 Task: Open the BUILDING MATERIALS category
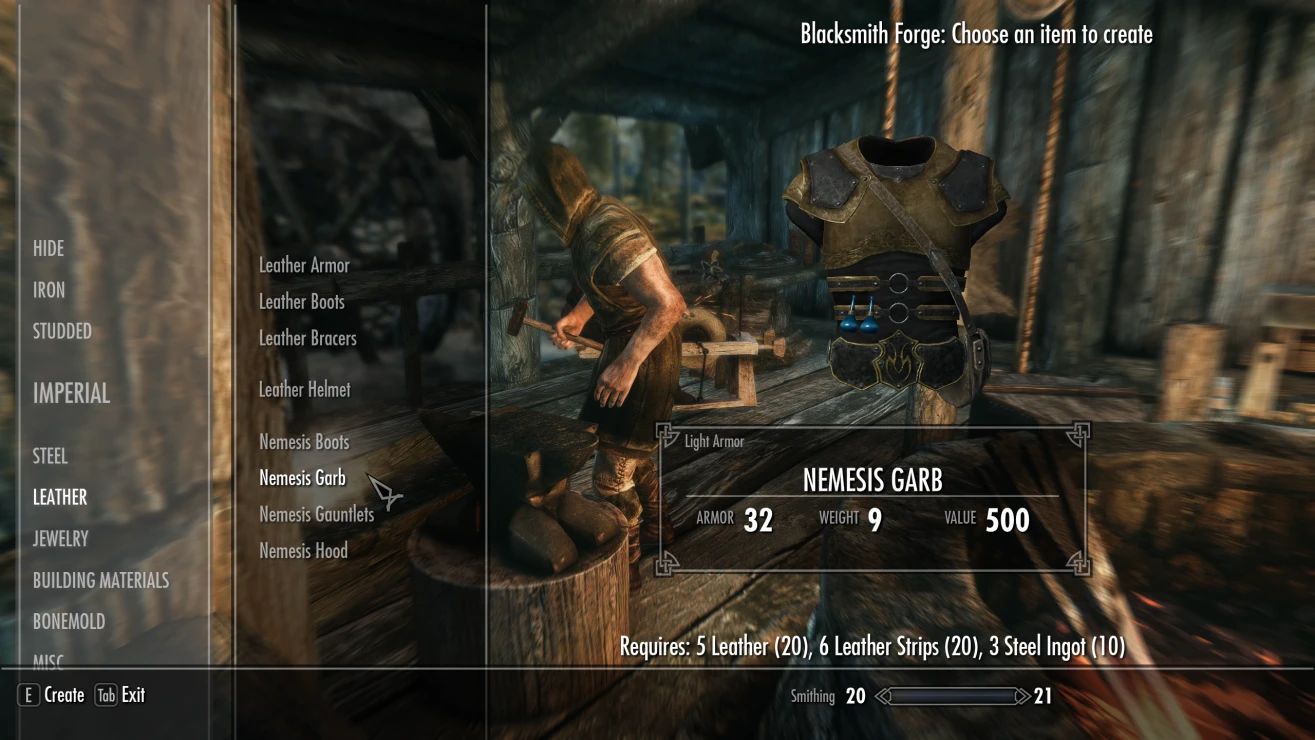(100, 579)
